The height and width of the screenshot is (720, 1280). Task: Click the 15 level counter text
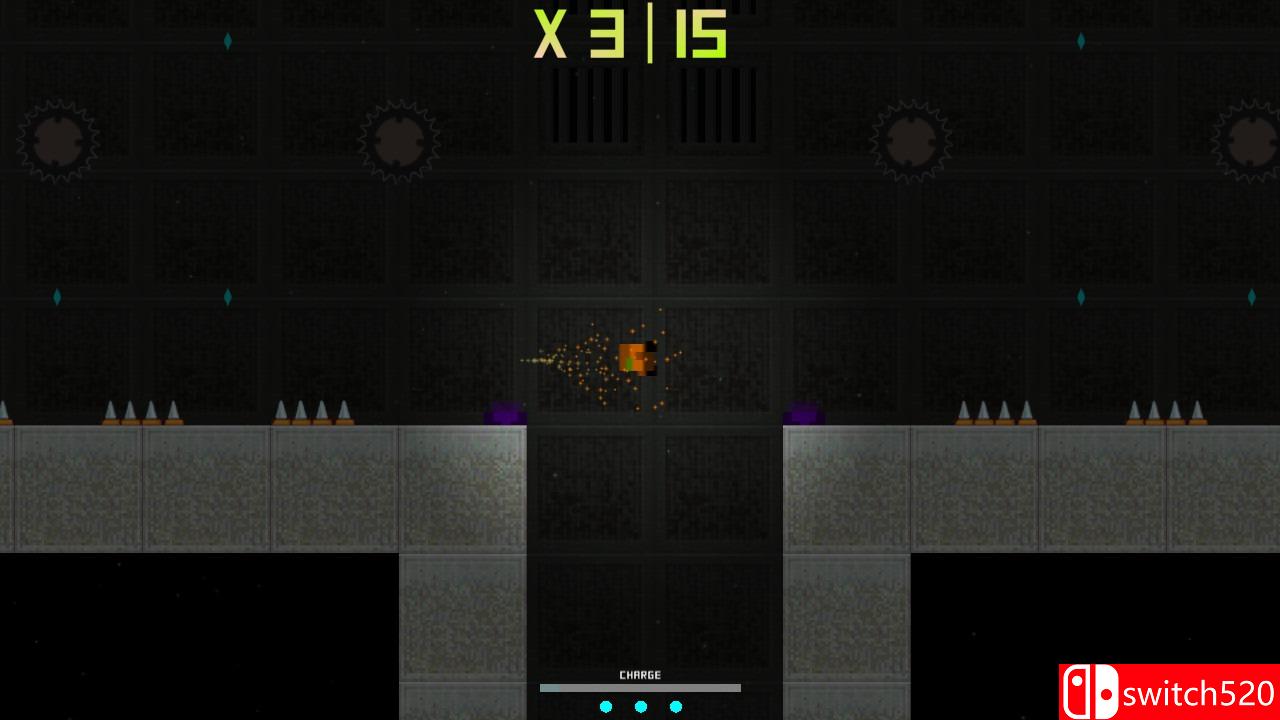click(700, 35)
